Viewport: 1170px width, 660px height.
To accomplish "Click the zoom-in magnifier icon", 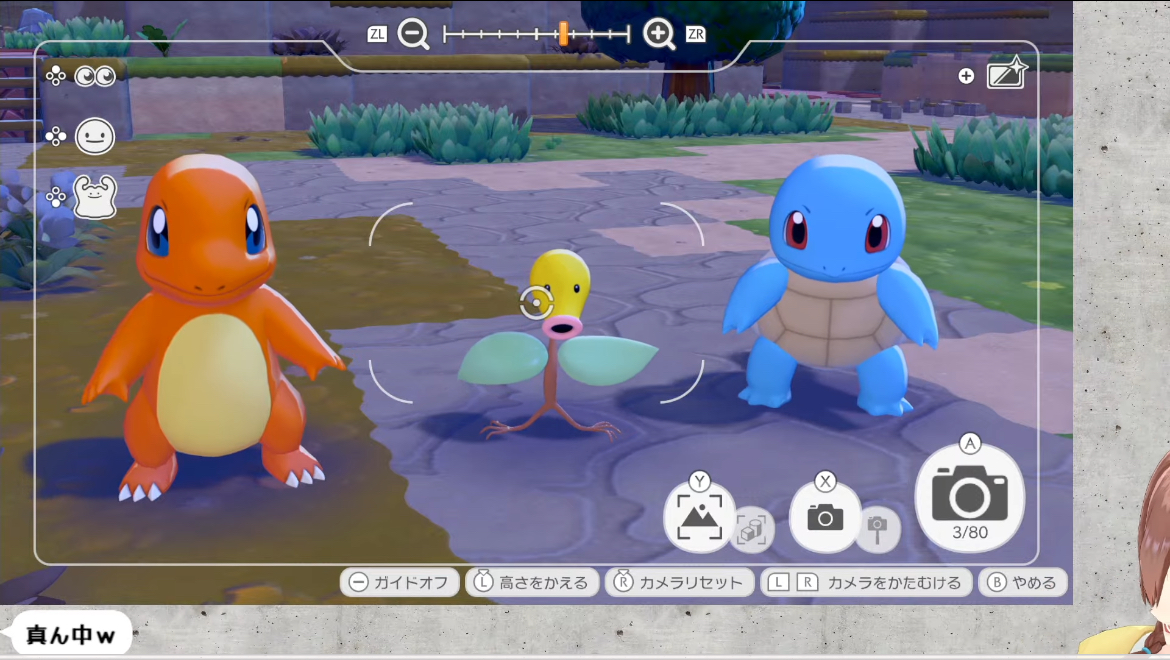I will (659, 34).
